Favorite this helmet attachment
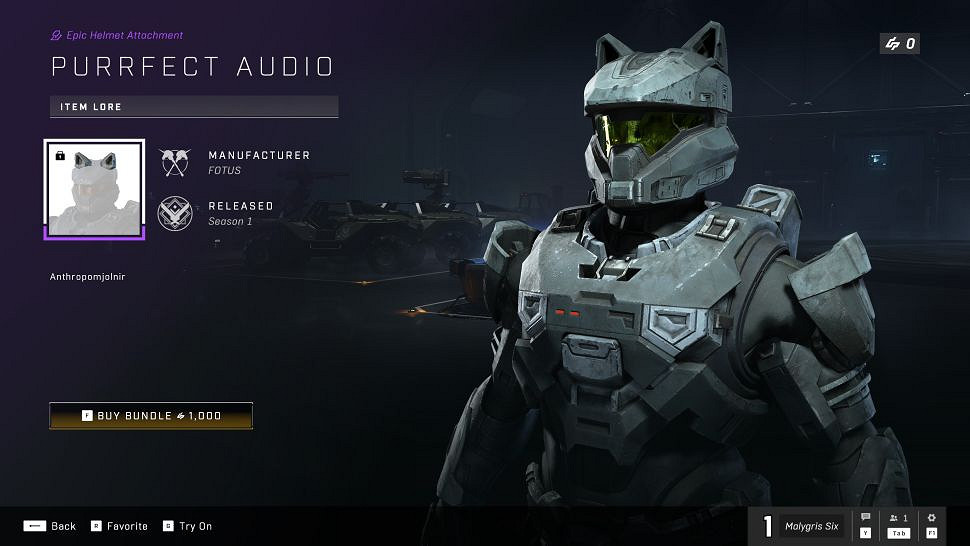 point(120,526)
